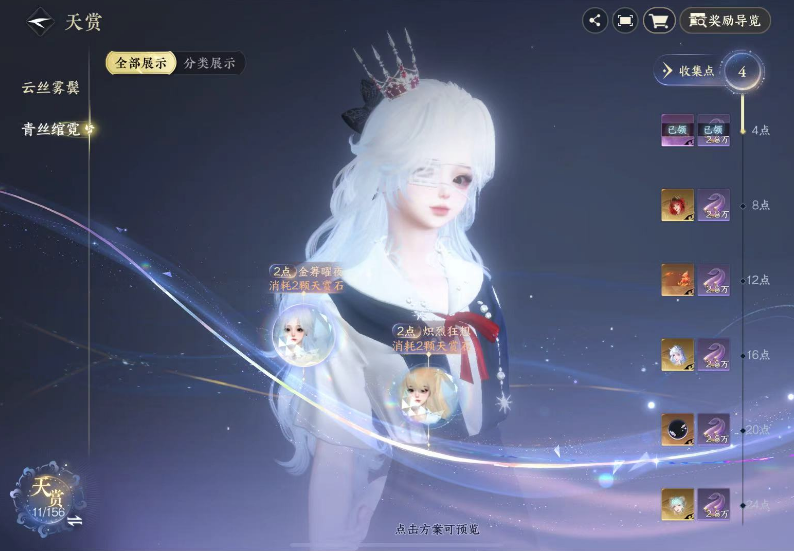Image resolution: width=794 pixels, height=551 pixels.
Task: Switch to the 全部展示 tab
Action: [x=141, y=63]
